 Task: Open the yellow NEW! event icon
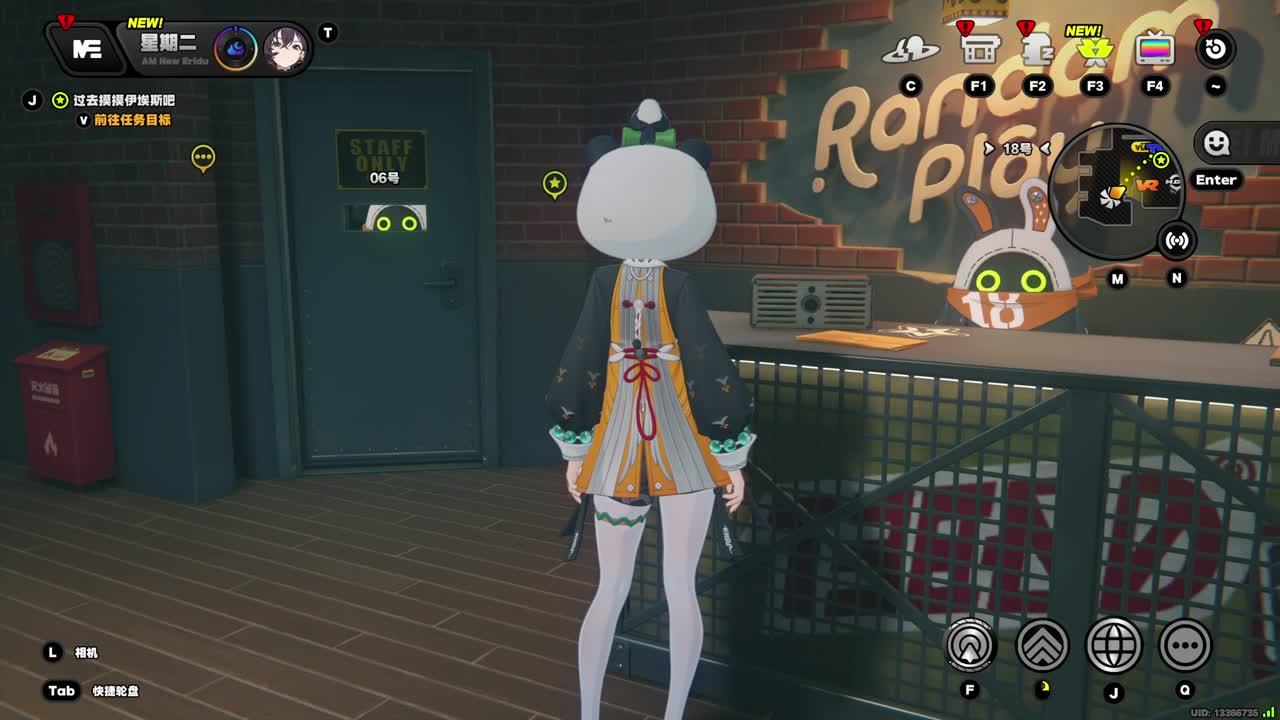[1095, 48]
